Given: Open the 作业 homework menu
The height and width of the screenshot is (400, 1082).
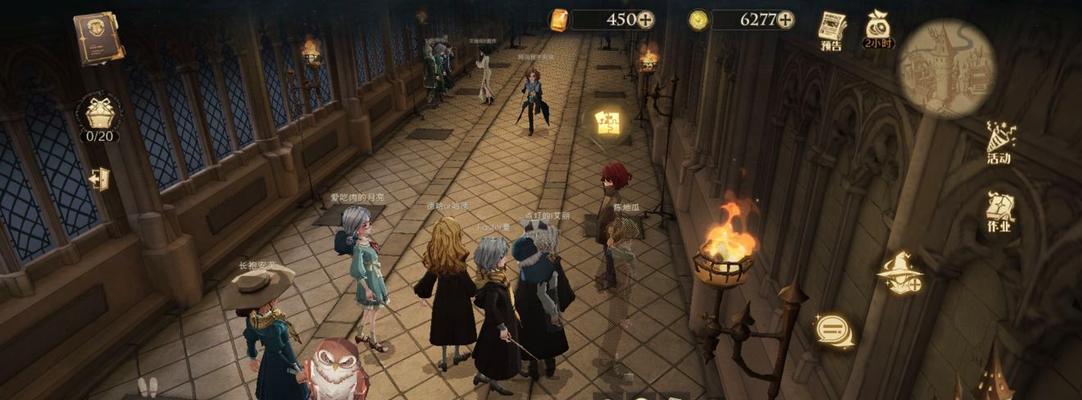Looking at the screenshot, I should tap(1000, 212).
